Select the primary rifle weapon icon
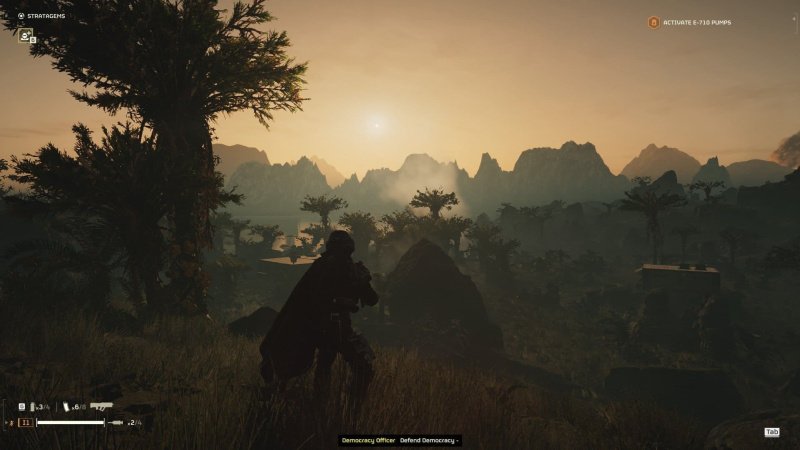The image size is (800, 450). coord(101,406)
